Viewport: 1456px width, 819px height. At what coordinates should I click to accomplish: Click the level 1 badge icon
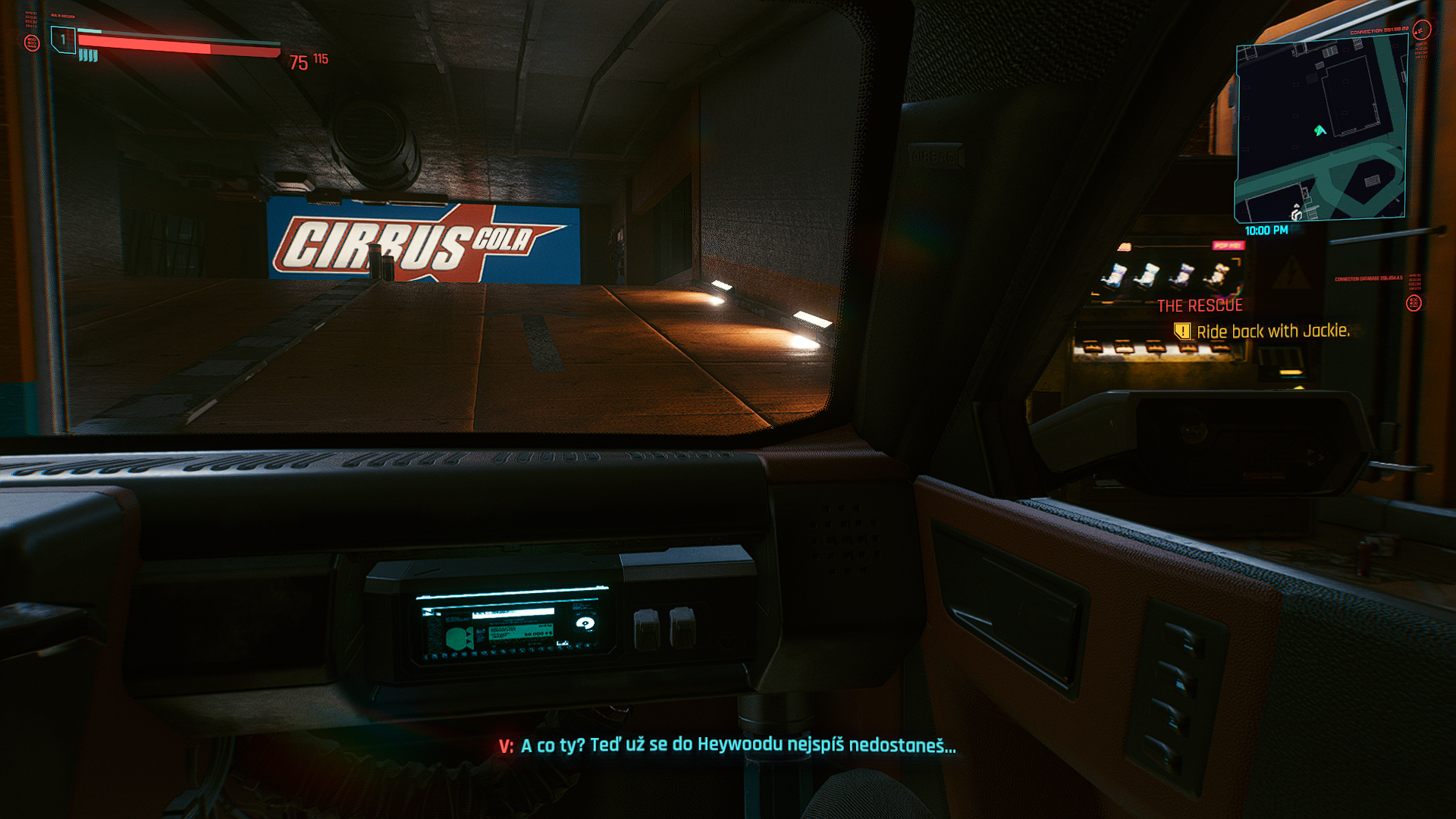click(63, 39)
